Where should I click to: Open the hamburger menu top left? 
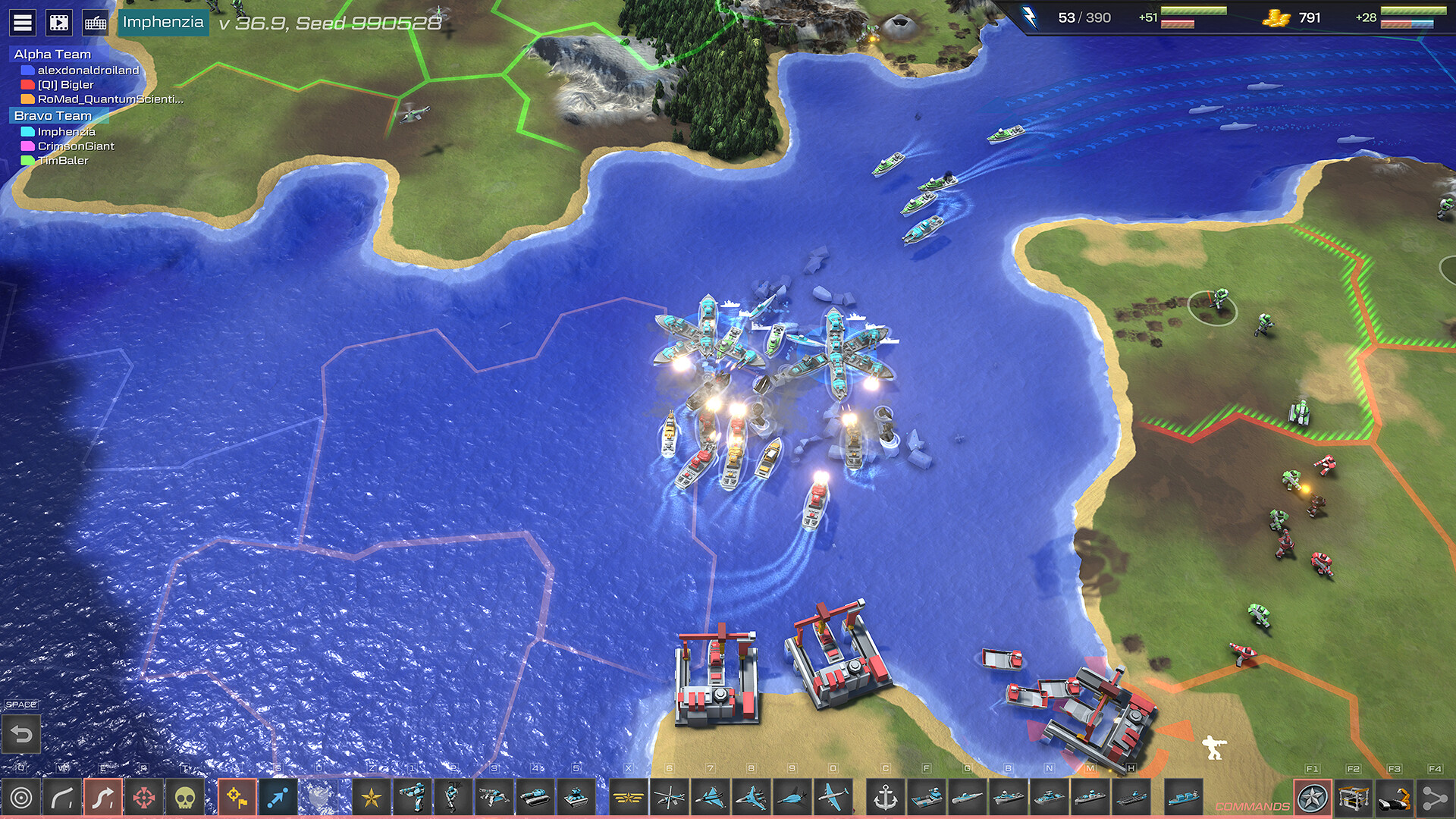(x=23, y=21)
